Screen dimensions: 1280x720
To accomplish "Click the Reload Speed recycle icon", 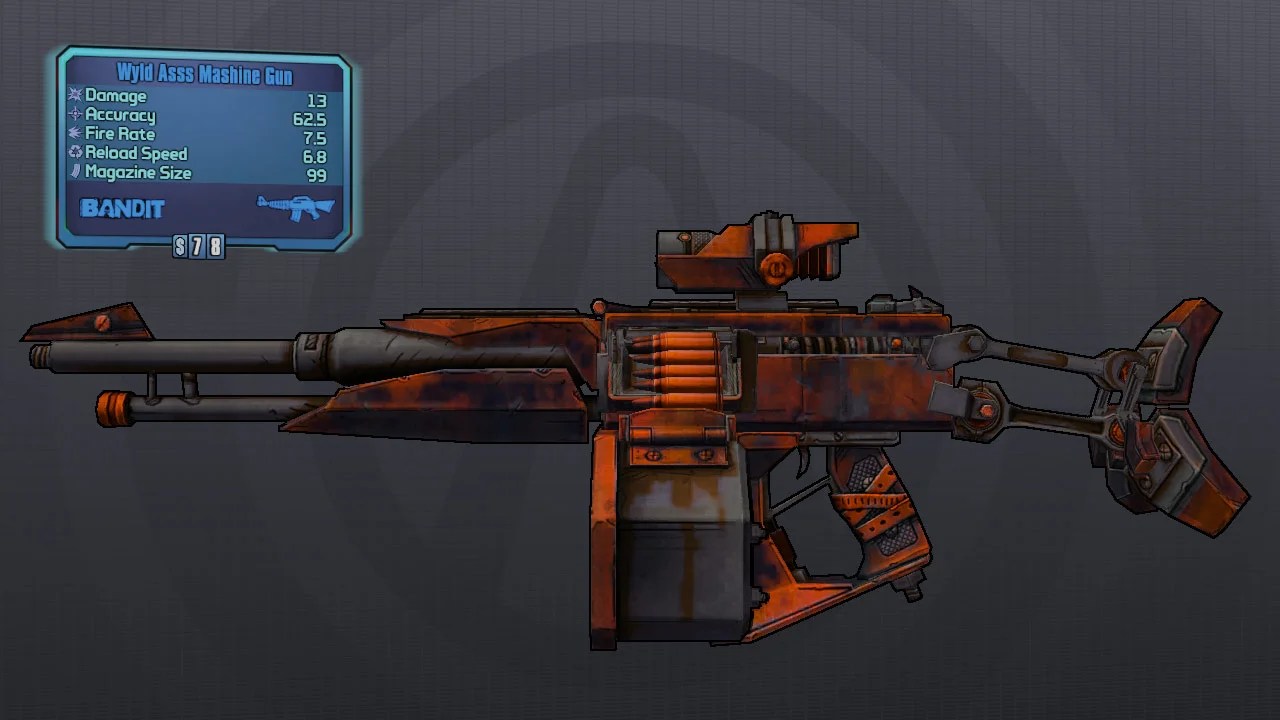I will click(75, 153).
